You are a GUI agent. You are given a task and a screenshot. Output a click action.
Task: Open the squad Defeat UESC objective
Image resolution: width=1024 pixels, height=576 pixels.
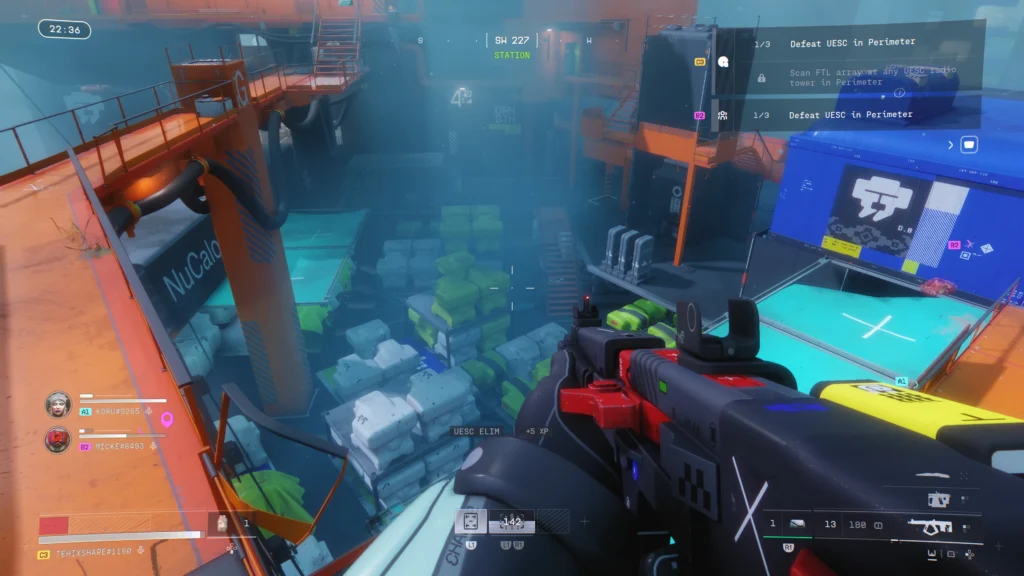click(x=850, y=115)
